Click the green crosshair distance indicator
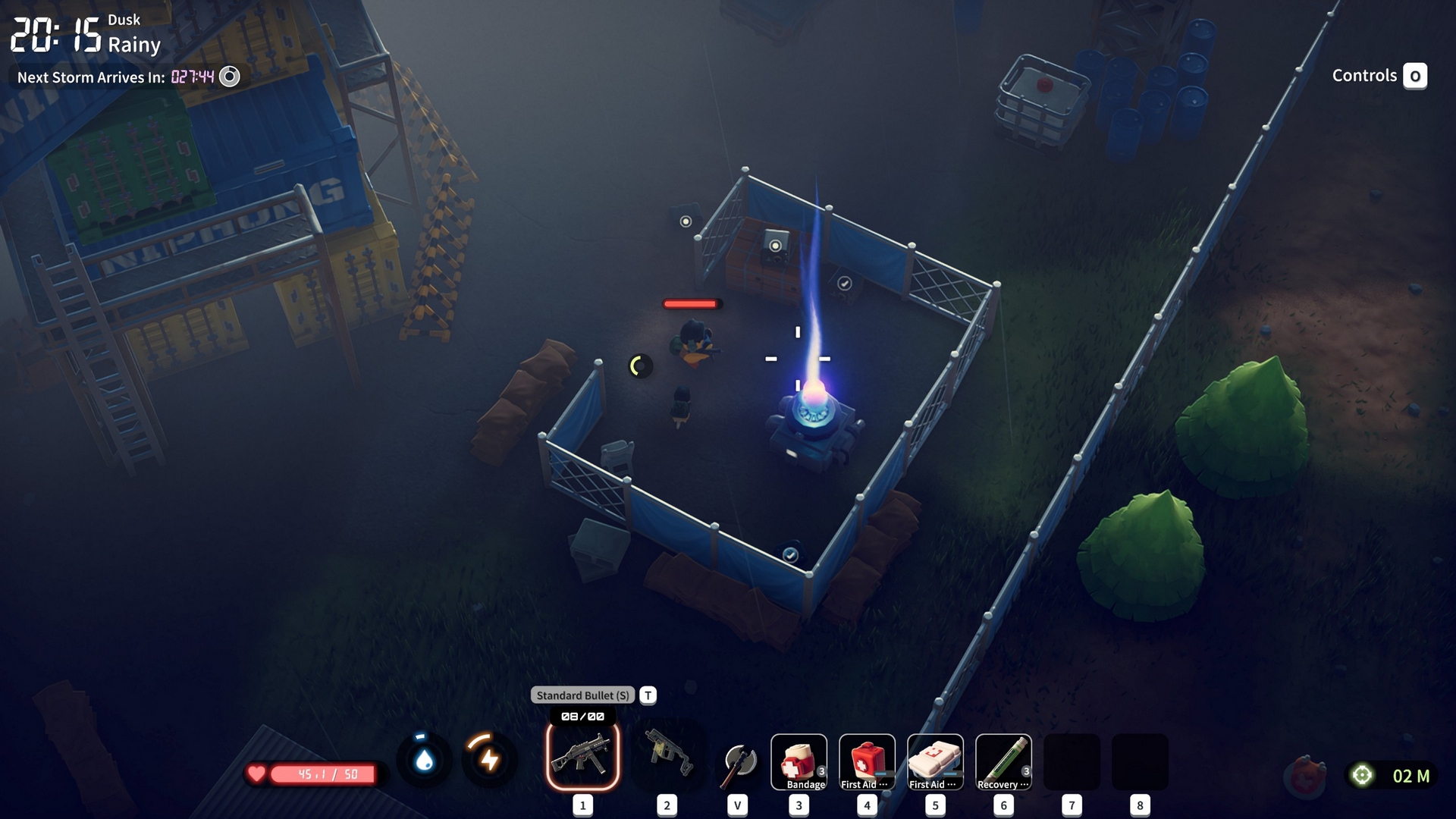Image resolution: width=1456 pixels, height=819 pixels. click(1362, 775)
